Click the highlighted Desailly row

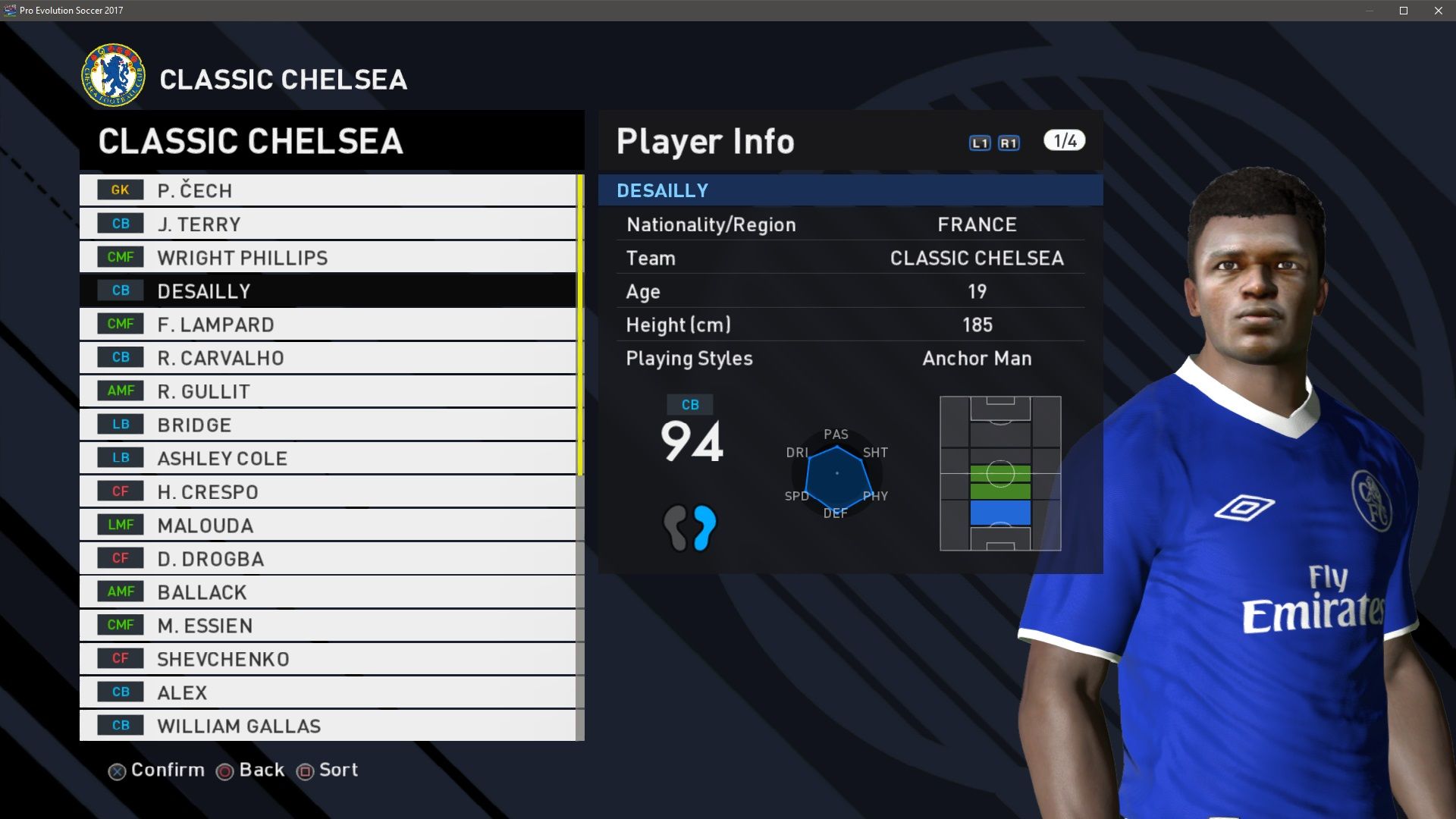(x=328, y=291)
